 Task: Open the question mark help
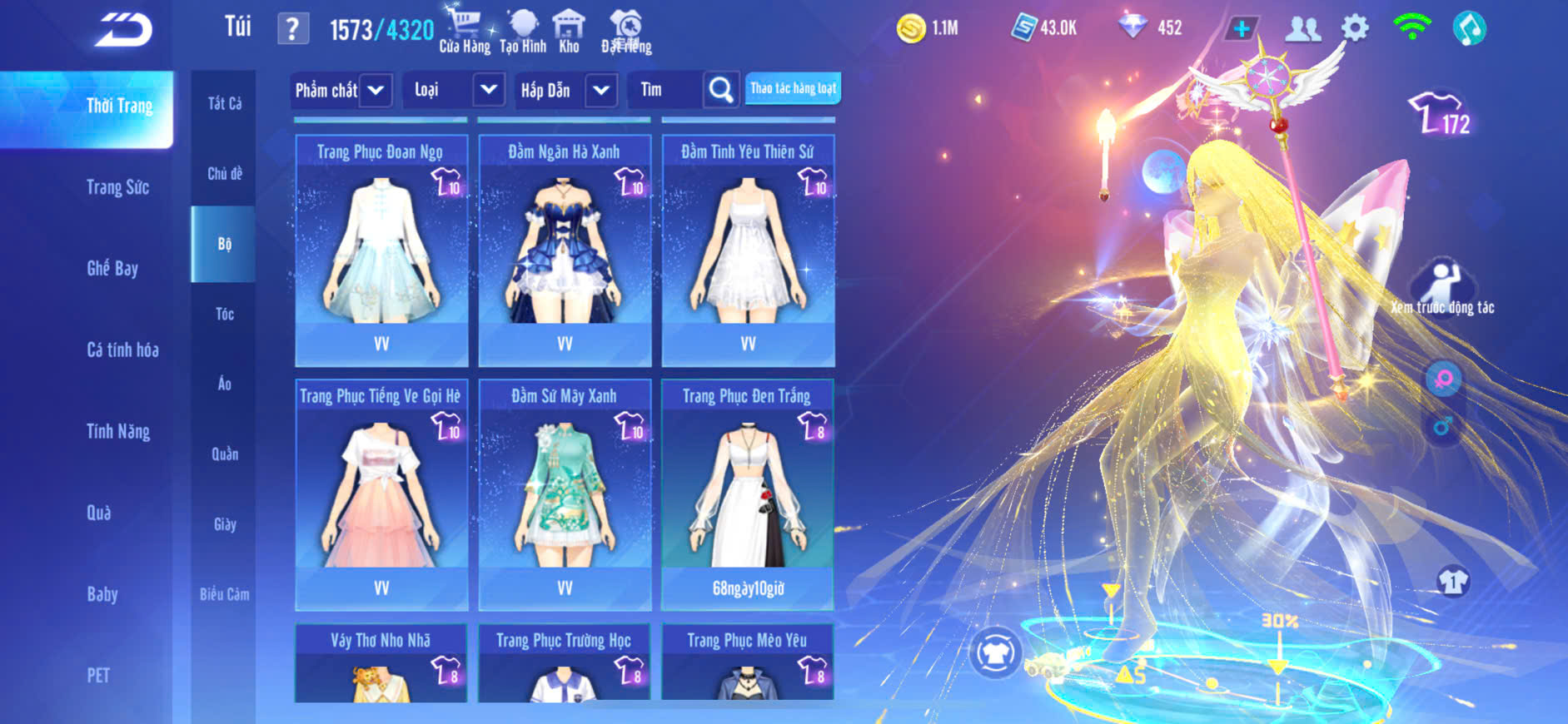pyautogui.click(x=292, y=29)
